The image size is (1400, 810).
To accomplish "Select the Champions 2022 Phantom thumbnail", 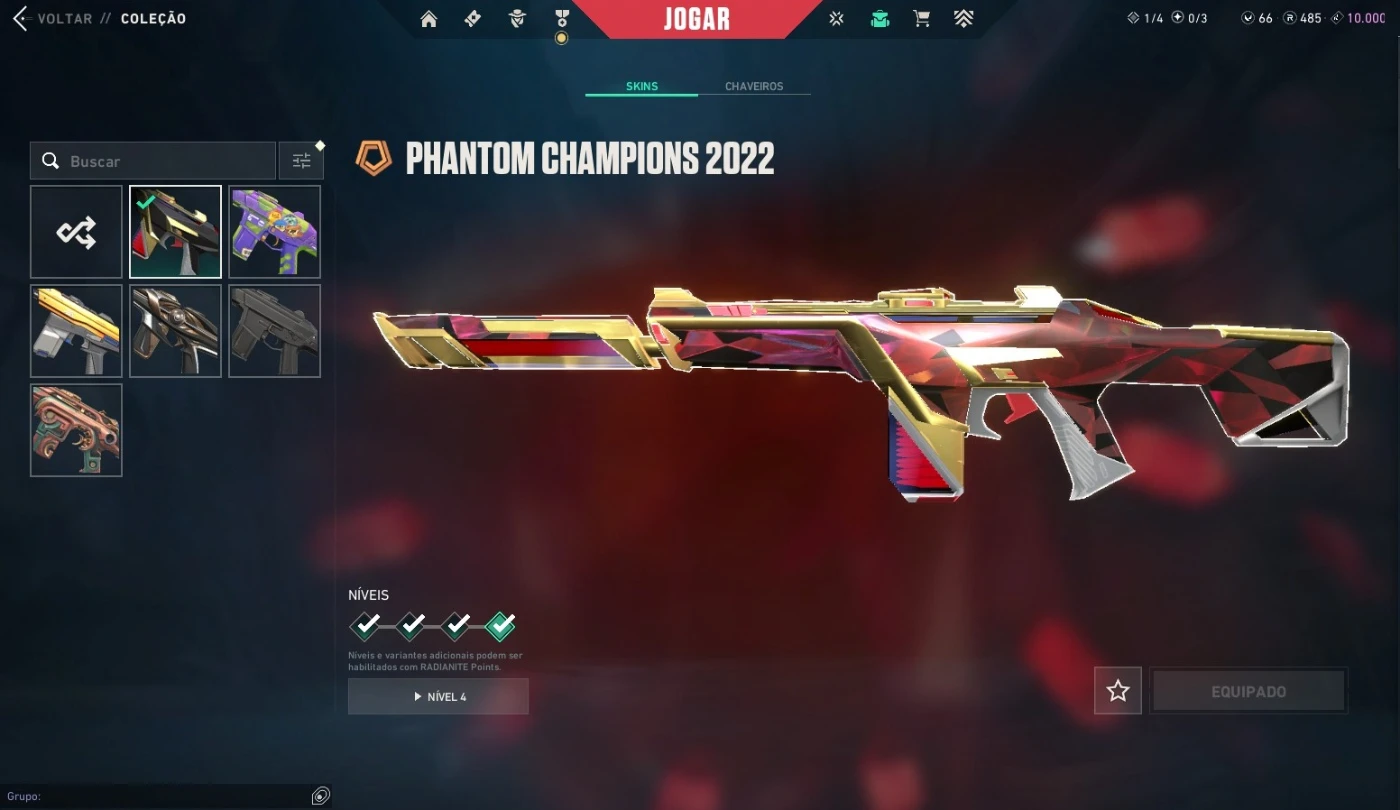I will [175, 232].
